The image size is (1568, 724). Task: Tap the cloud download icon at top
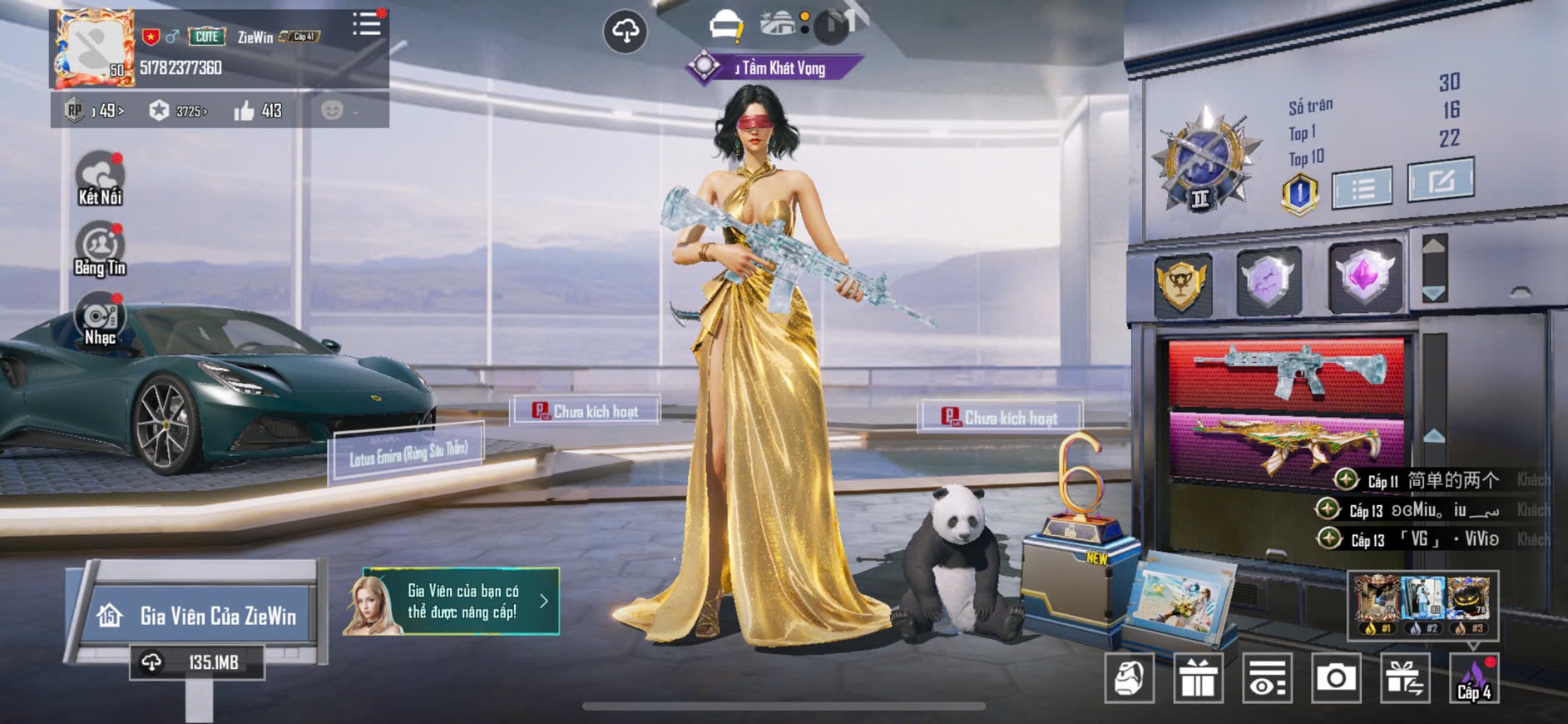[x=625, y=32]
